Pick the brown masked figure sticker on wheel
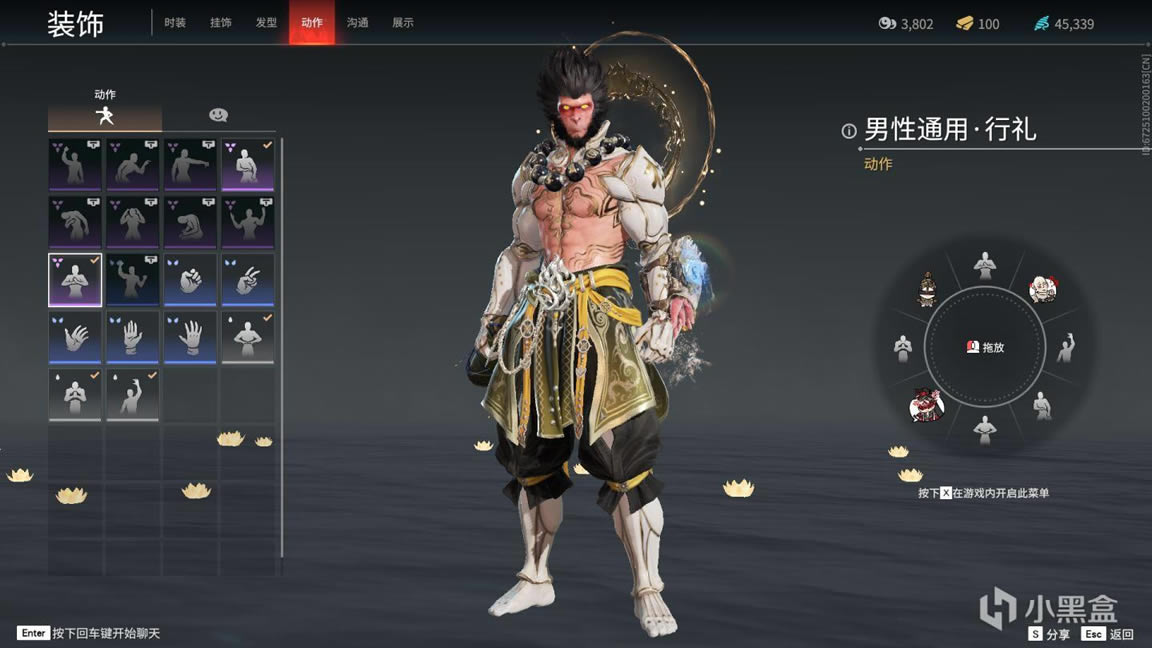The image size is (1152, 648). (926, 289)
